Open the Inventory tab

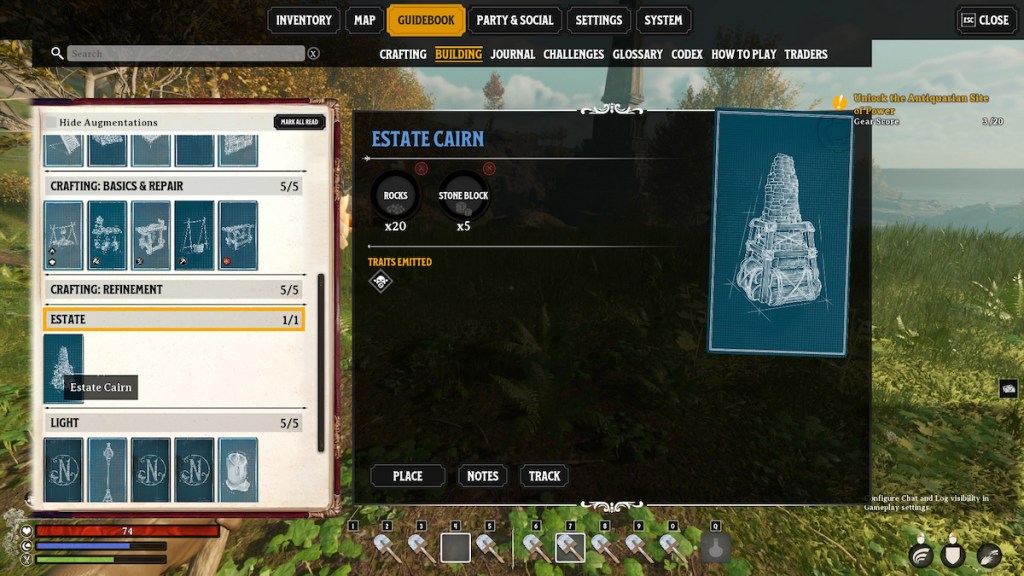pyautogui.click(x=303, y=20)
